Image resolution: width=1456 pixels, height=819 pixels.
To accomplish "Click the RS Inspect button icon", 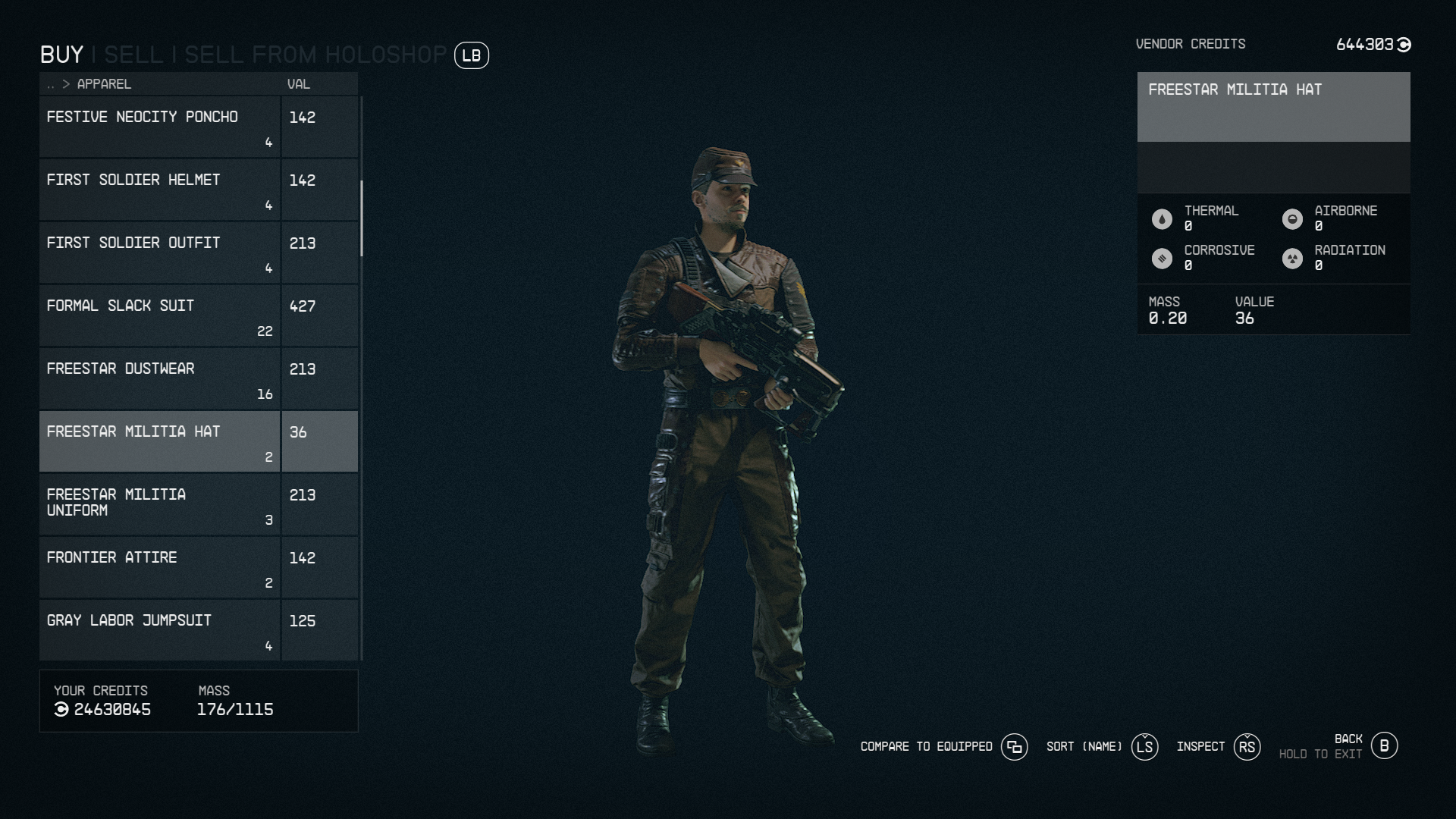I will tap(1246, 747).
